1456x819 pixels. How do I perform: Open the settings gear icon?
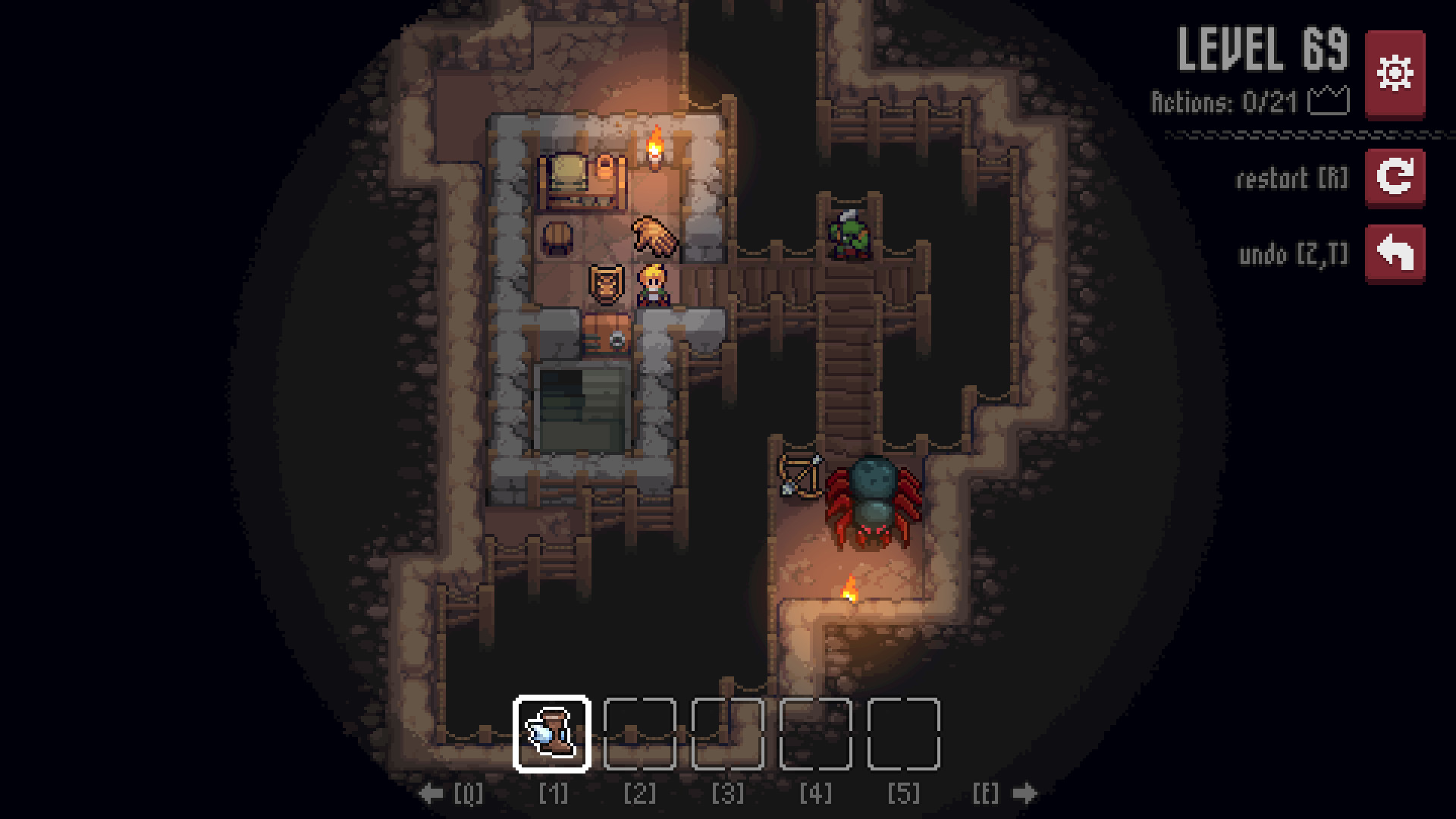1394,72
